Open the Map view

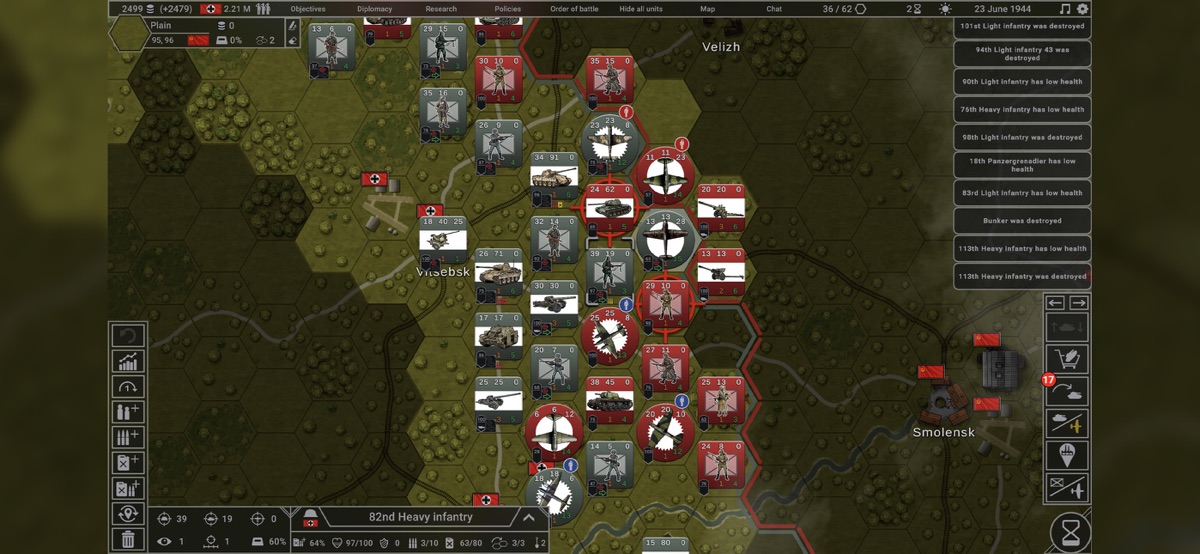tap(707, 9)
